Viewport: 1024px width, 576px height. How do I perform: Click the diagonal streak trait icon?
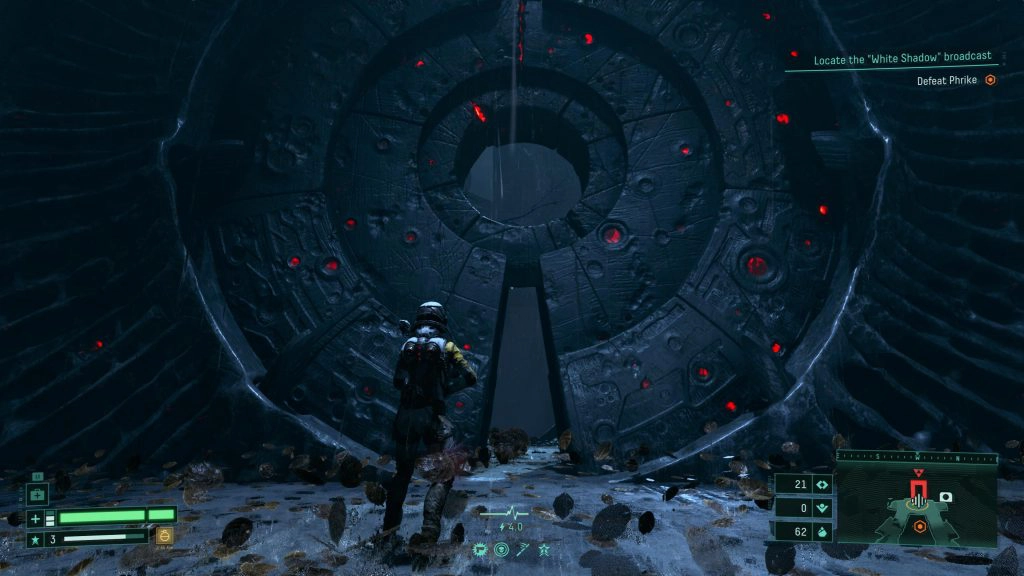point(523,549)
